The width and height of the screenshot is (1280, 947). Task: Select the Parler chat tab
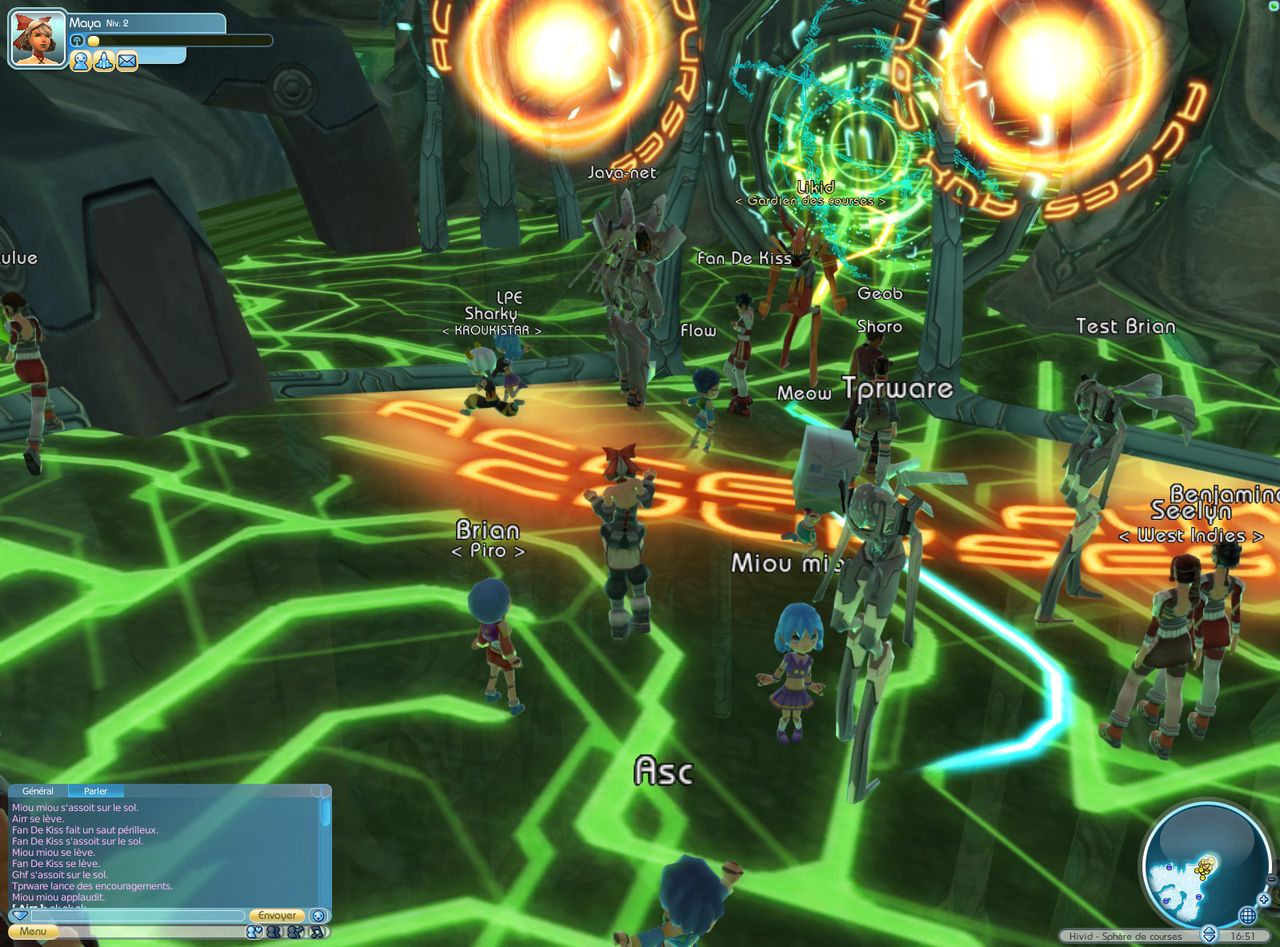96,791
